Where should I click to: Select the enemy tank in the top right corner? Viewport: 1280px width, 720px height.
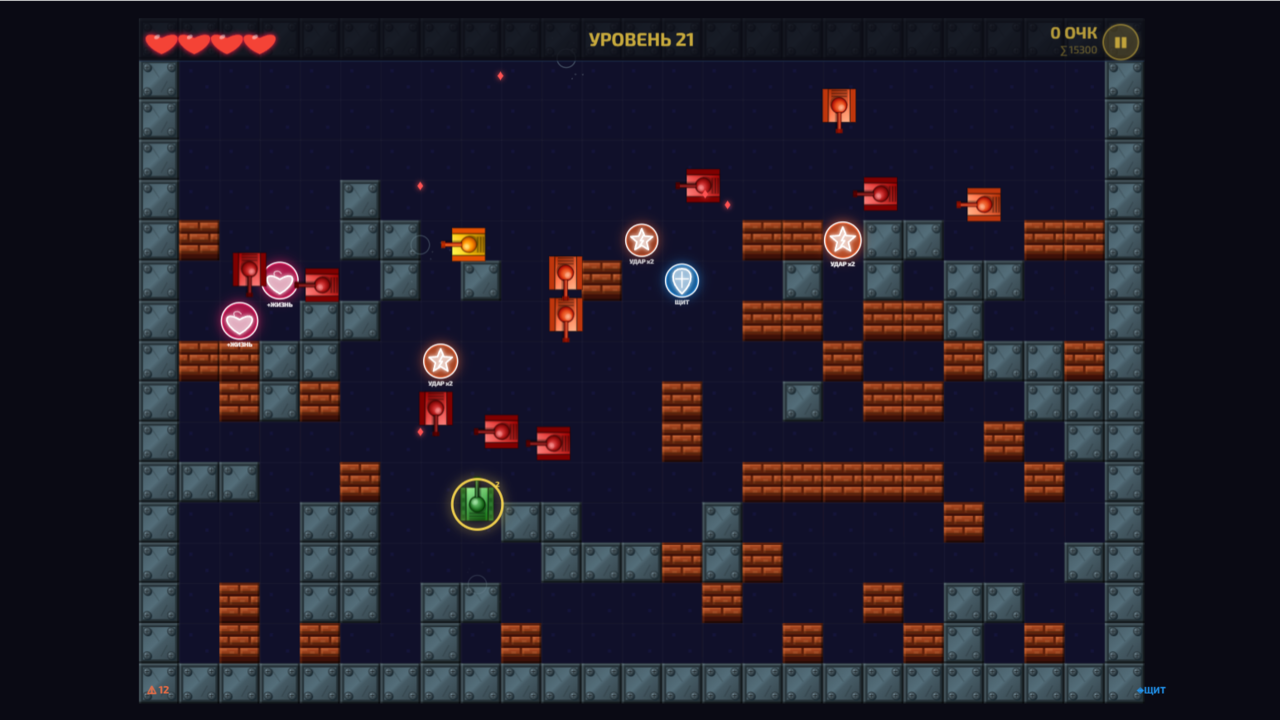982,205
